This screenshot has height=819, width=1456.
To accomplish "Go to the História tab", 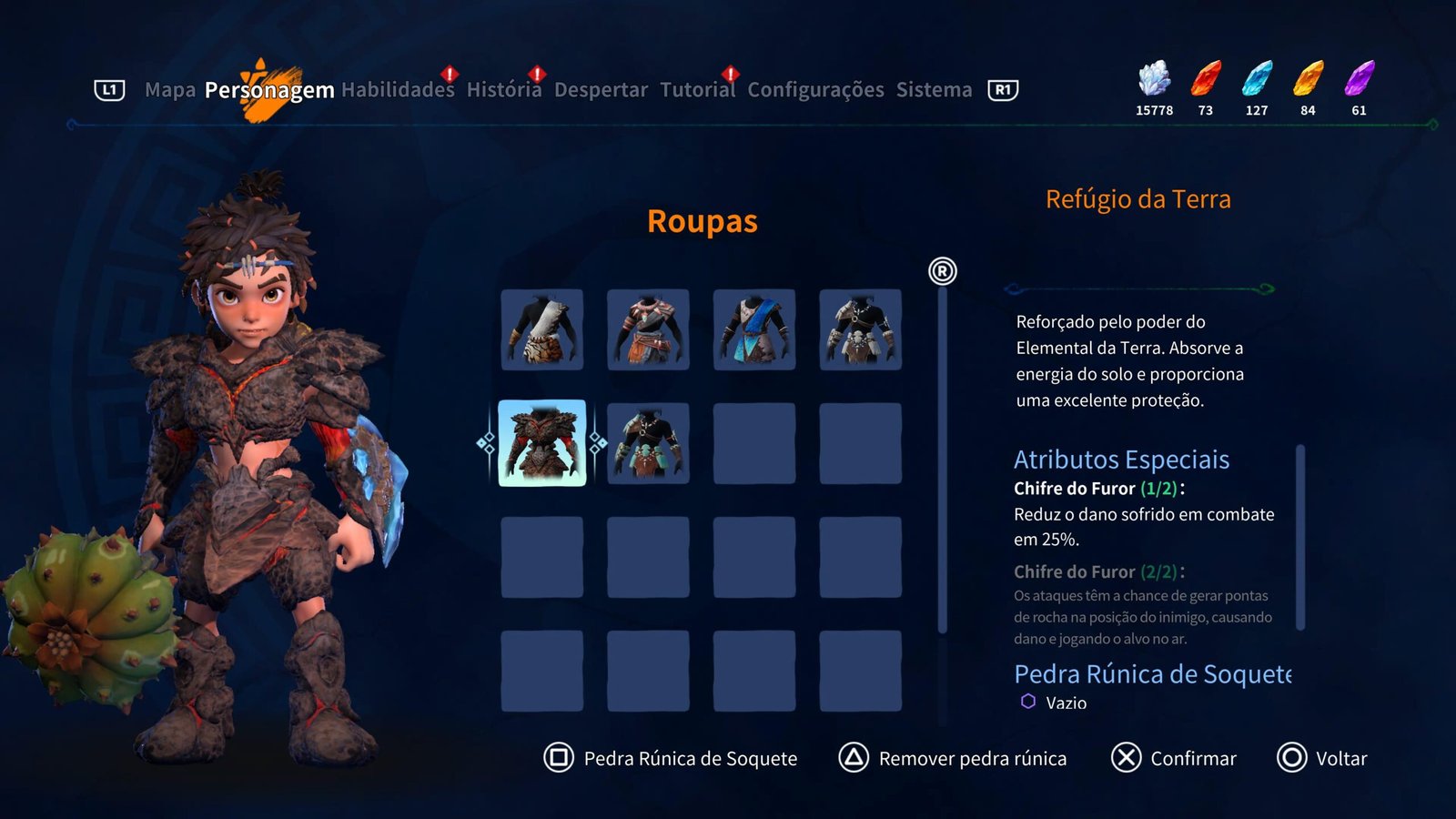I will pos(503,90).
